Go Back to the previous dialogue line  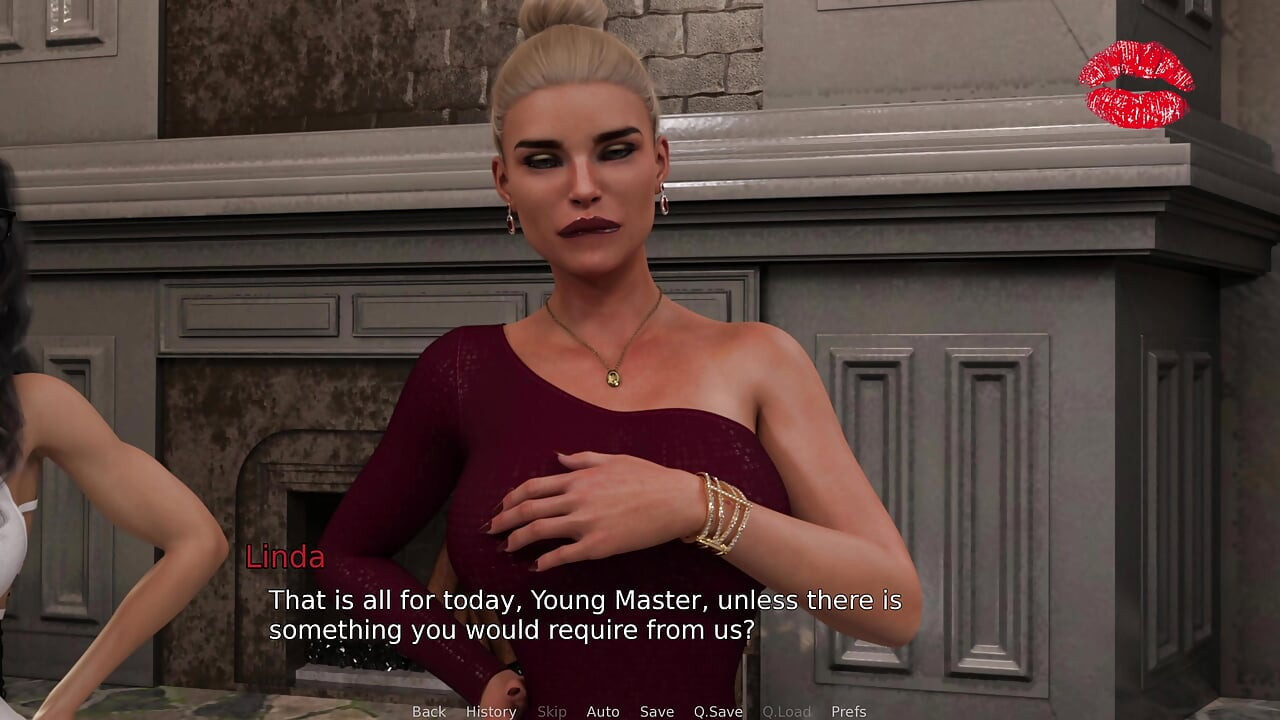click(x=428, y=711)
